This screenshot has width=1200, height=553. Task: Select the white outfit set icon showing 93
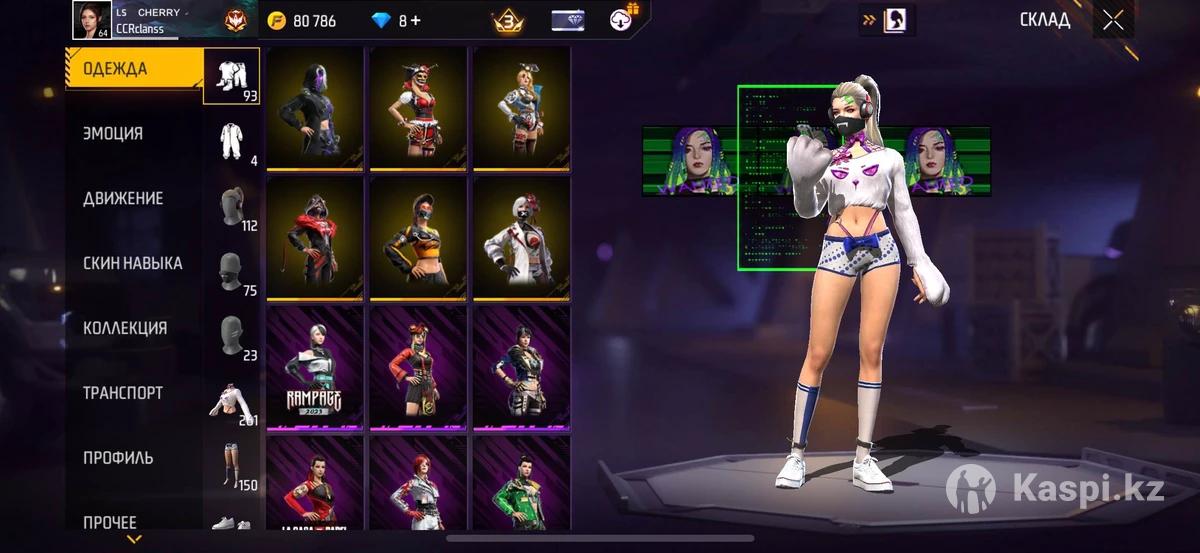pos(231,76)
